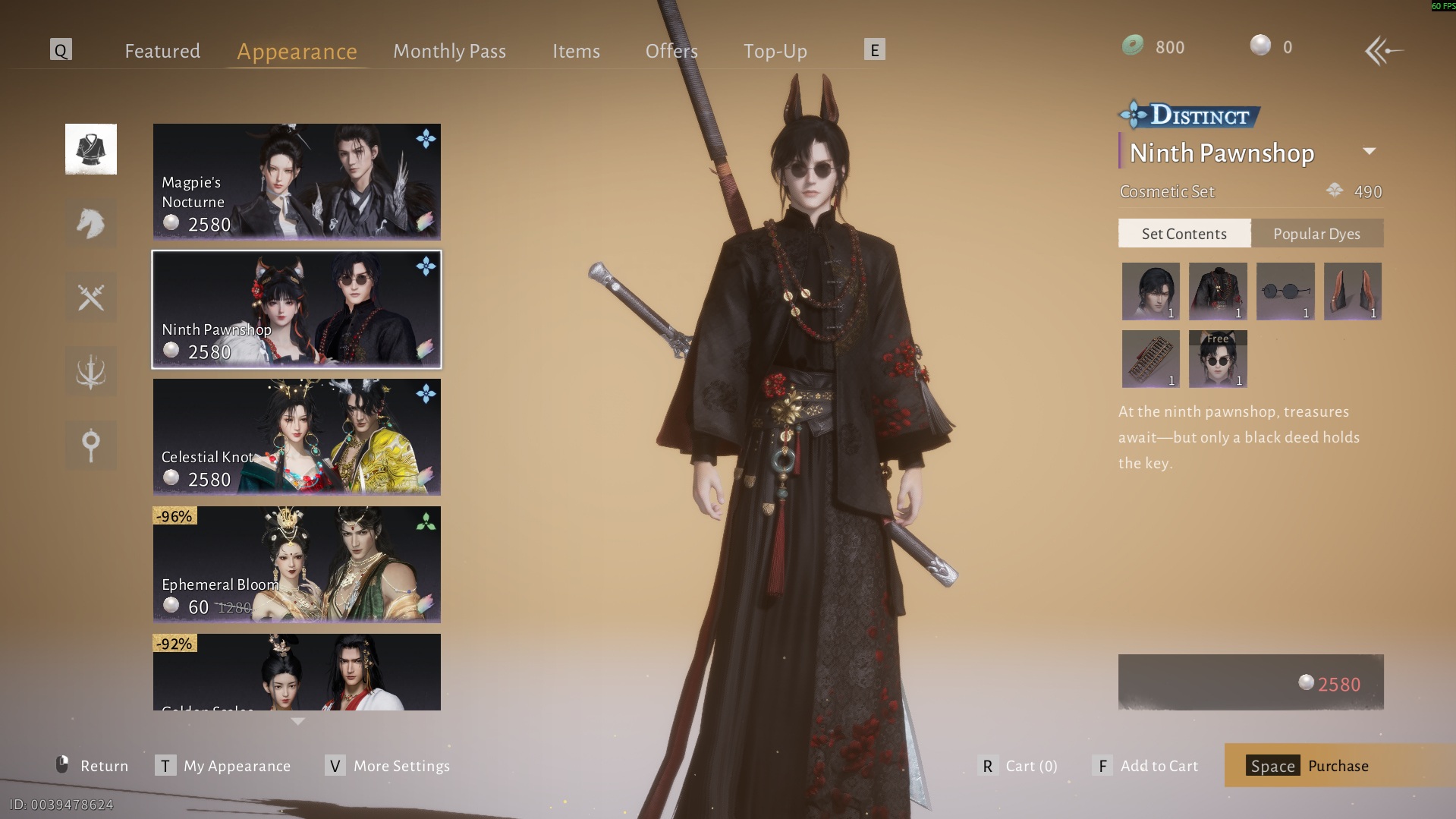Image resolution: width=1456 pixels, height=819 pixels.
Task: Open My Appearance
Action: coord(223,766)
